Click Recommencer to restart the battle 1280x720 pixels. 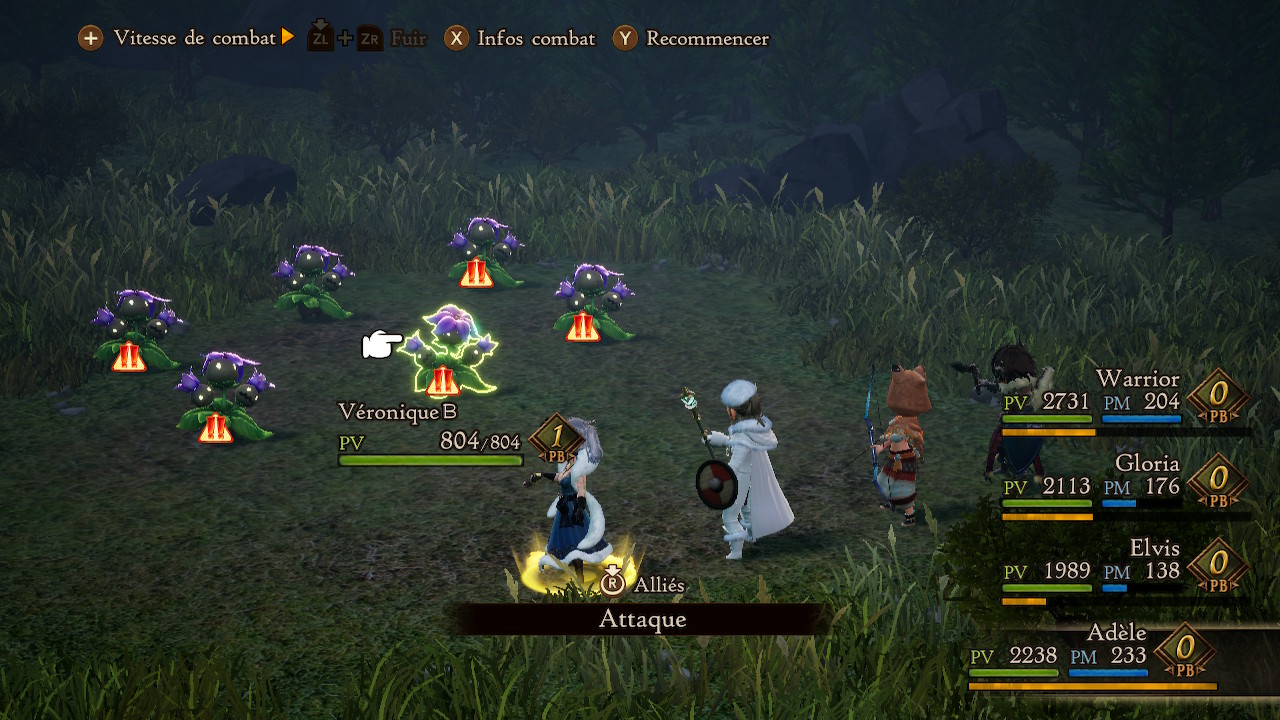coord(692,39)
